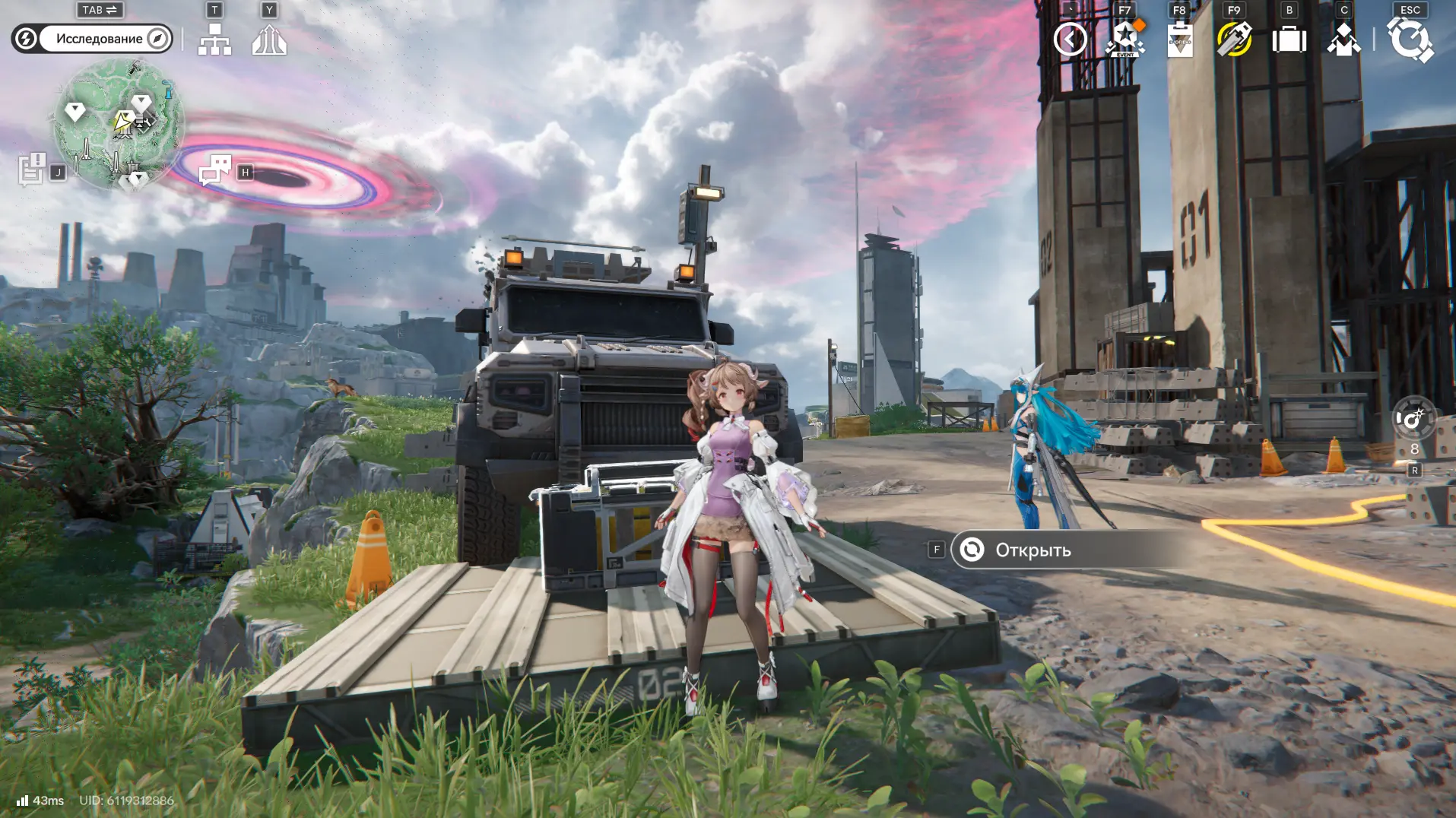This screenshot has height=818, width=1456.
Task: Open the chat speech bubbles icon
Action: [215, 170]
